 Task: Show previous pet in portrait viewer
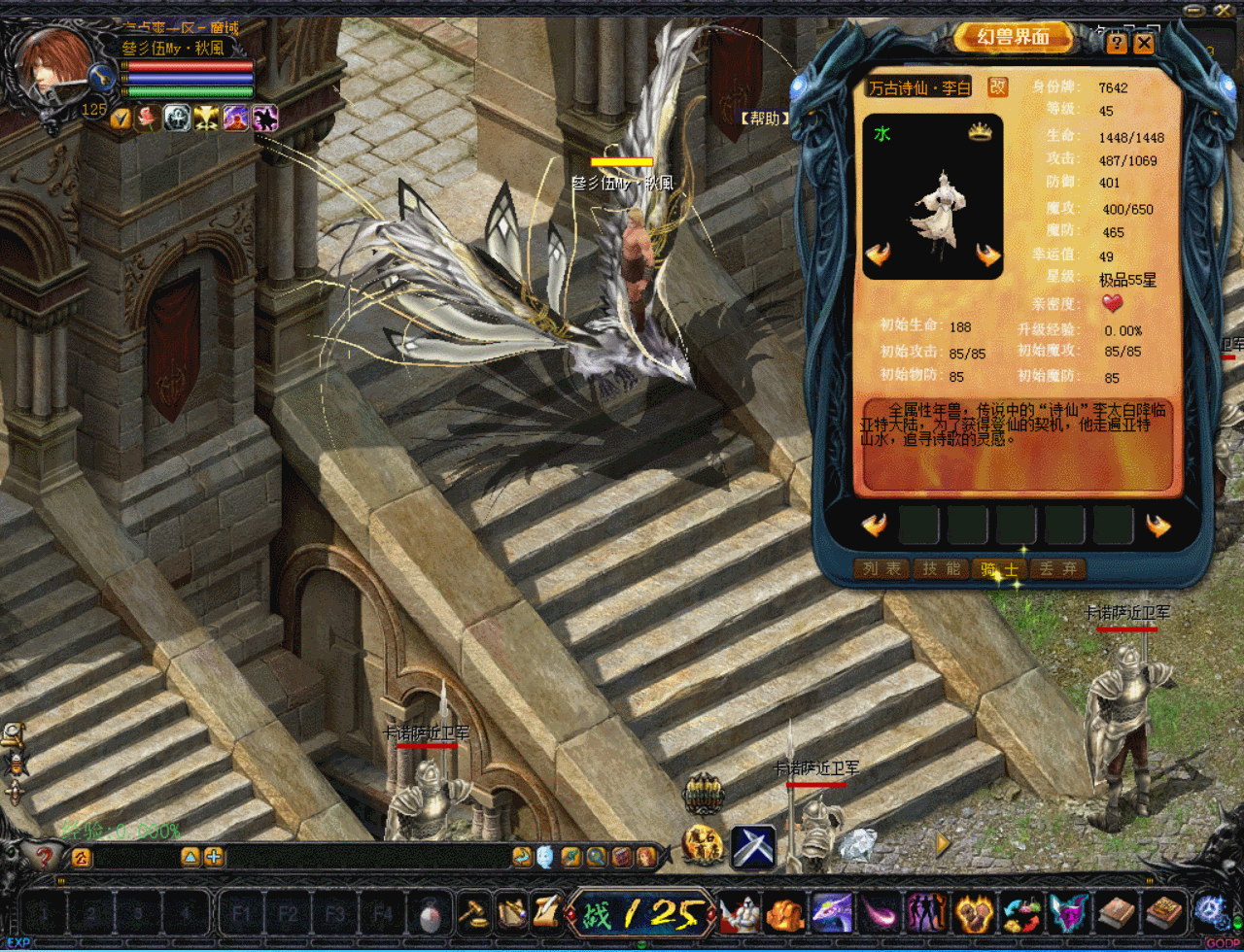pyautogui.click(x=879, y=255)
